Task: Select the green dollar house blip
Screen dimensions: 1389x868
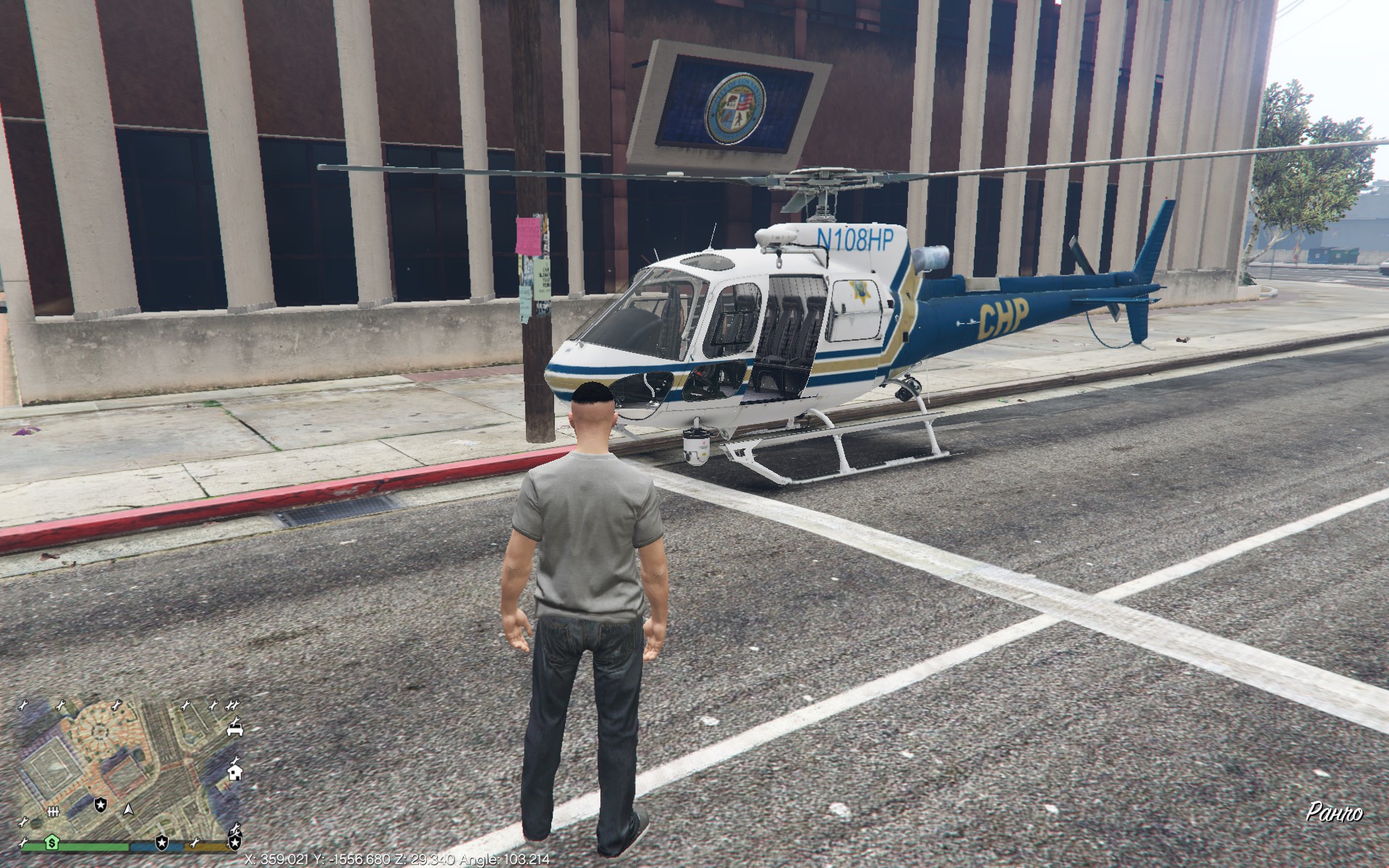Action: tap(52, 842)
